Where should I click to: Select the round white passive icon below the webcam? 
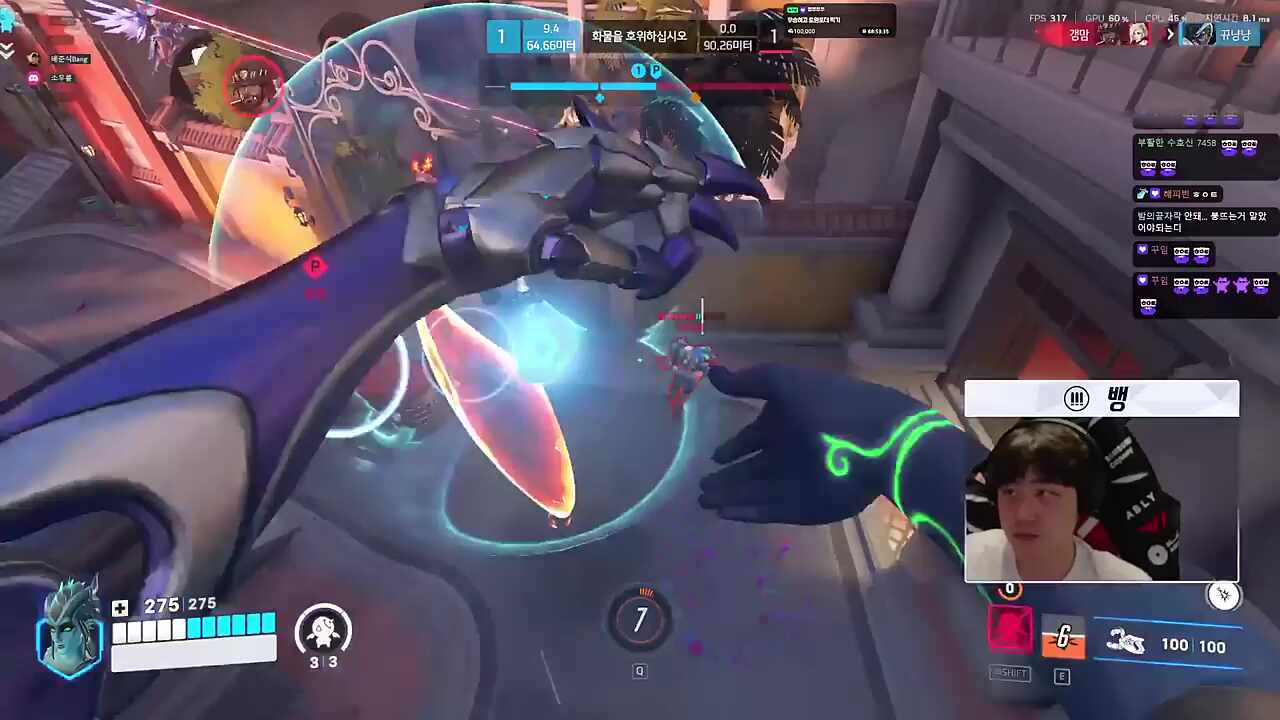tap(1223, 596)
